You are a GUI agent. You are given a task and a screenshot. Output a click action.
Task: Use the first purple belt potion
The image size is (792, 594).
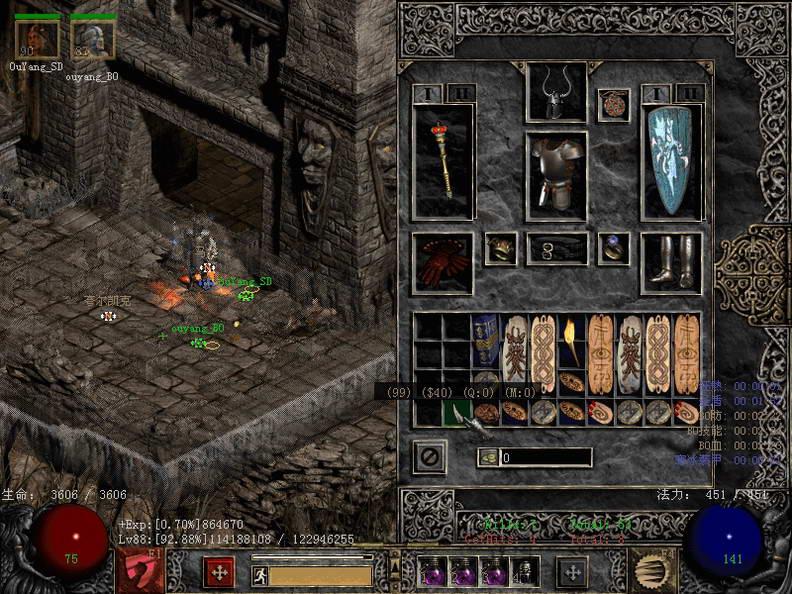[433, 571]
